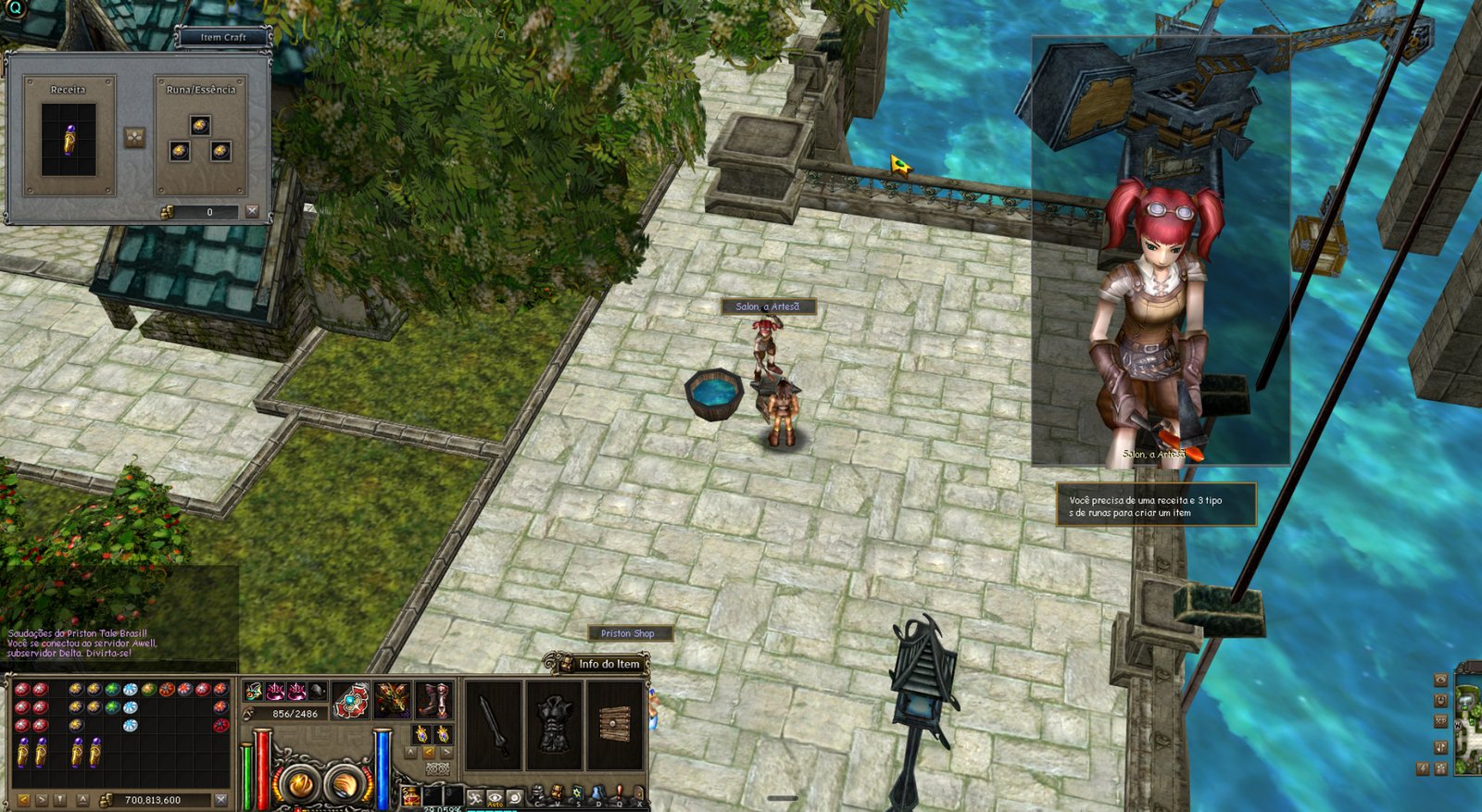Image resolution: width=1482 pixels, height=812 pixels.
Task: Click the Q logo icon in the corner
Action: coord(14,8)
